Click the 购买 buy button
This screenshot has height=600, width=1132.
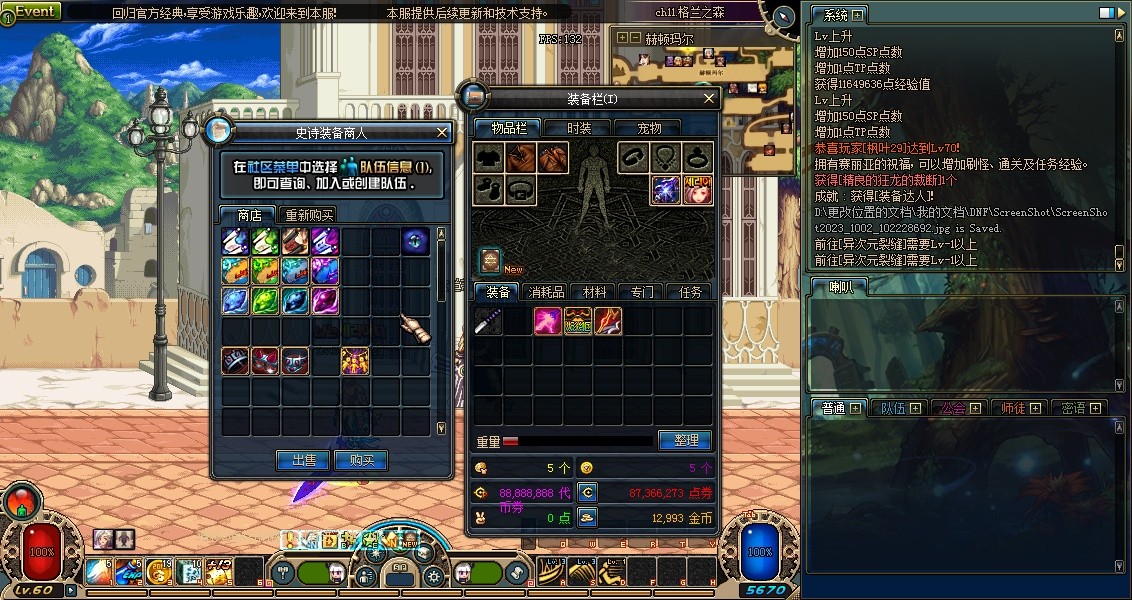coord(361,460)
